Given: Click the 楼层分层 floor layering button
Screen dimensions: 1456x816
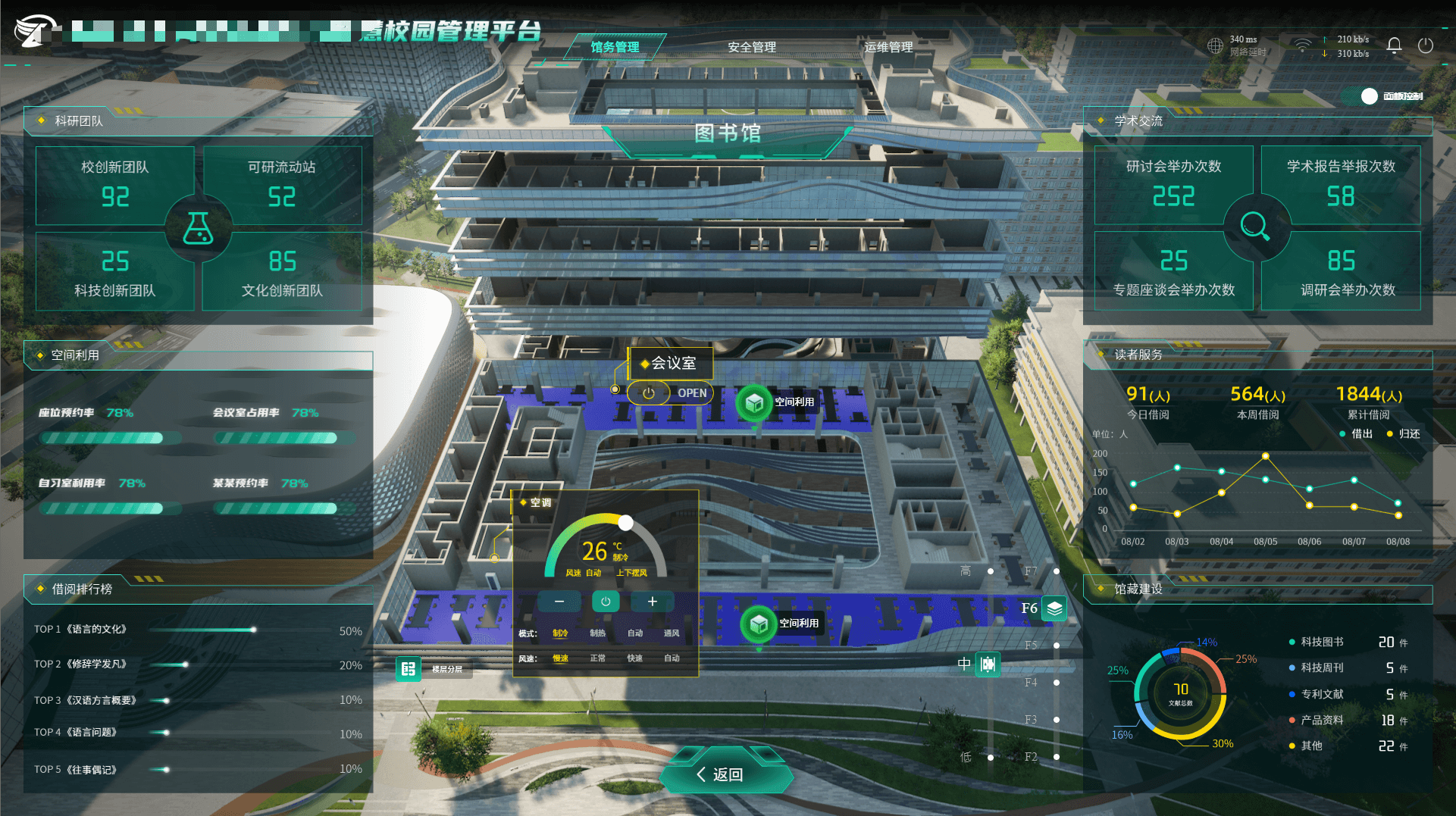Looking at the screenshot, I should tap(409, 669).
